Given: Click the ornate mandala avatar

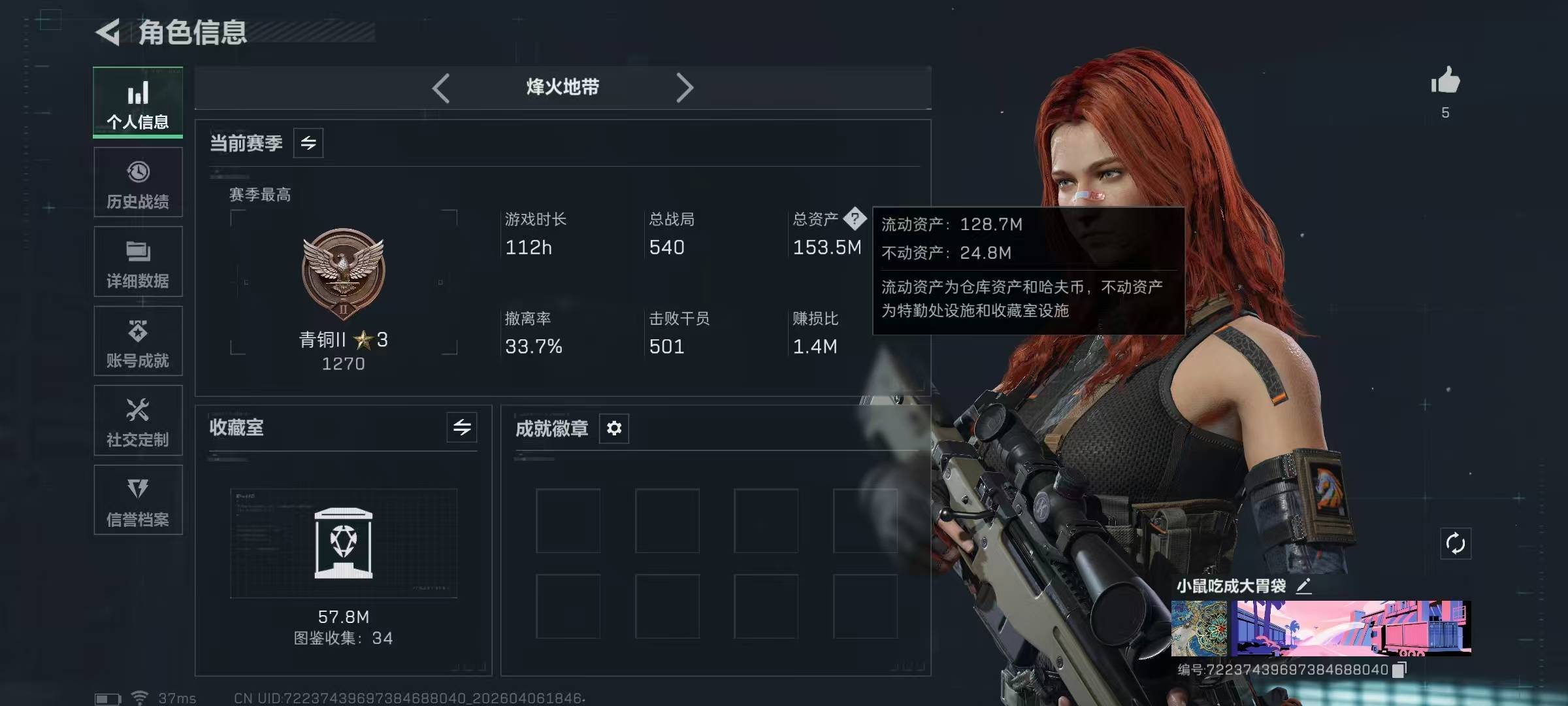Looking at the screenshot, I should (x=1200, y=628).
